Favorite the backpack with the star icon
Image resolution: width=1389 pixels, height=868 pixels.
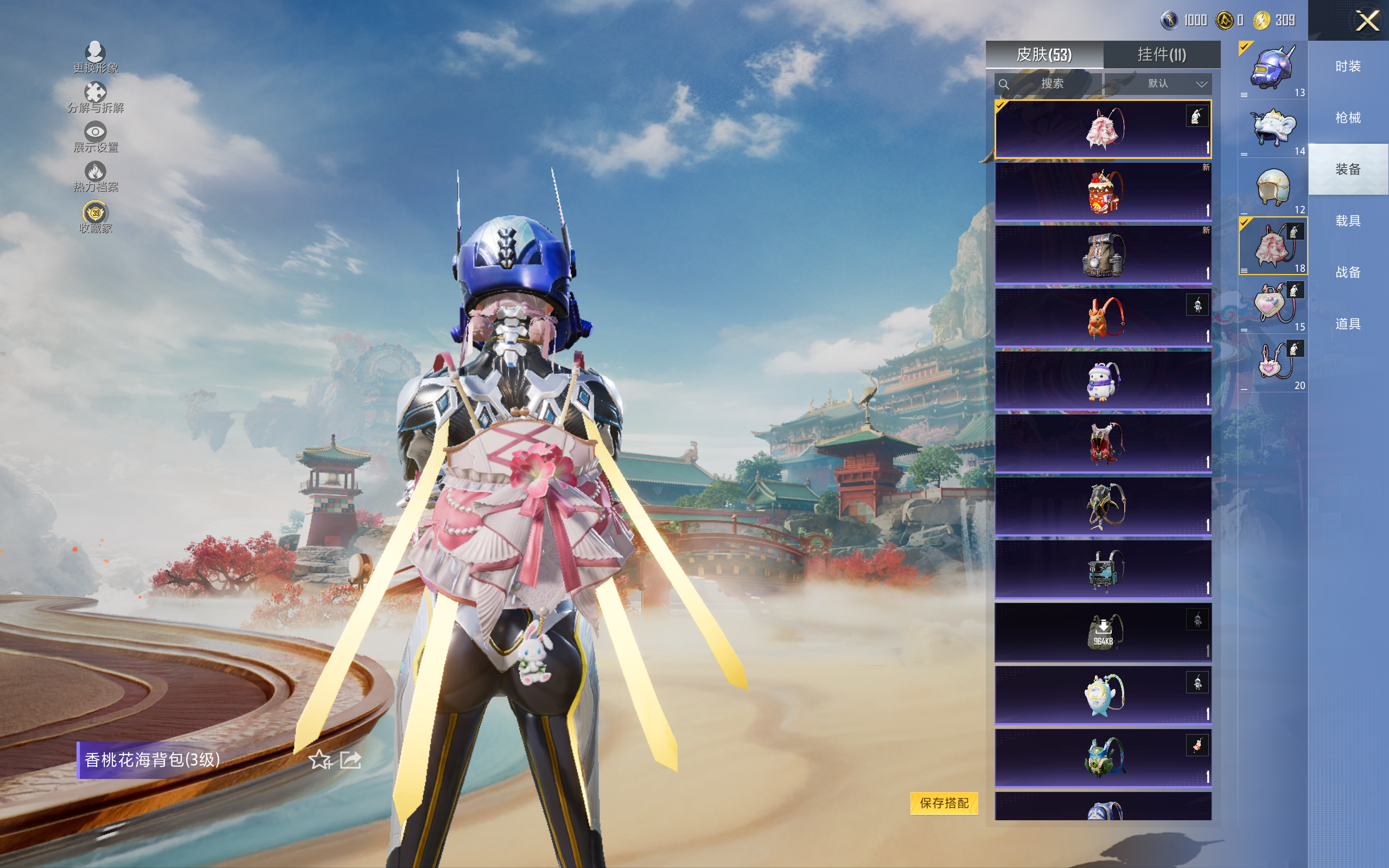point(320,760)
